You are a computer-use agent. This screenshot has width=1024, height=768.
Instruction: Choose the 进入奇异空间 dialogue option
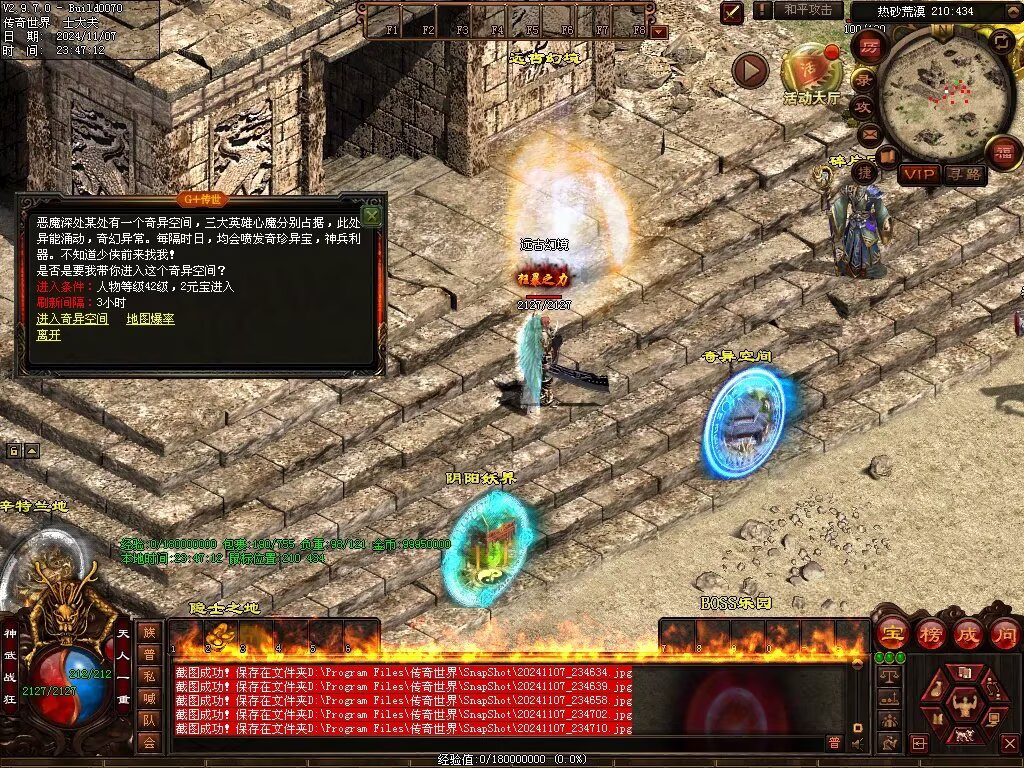pyautogui.click(x=72, y=319)
